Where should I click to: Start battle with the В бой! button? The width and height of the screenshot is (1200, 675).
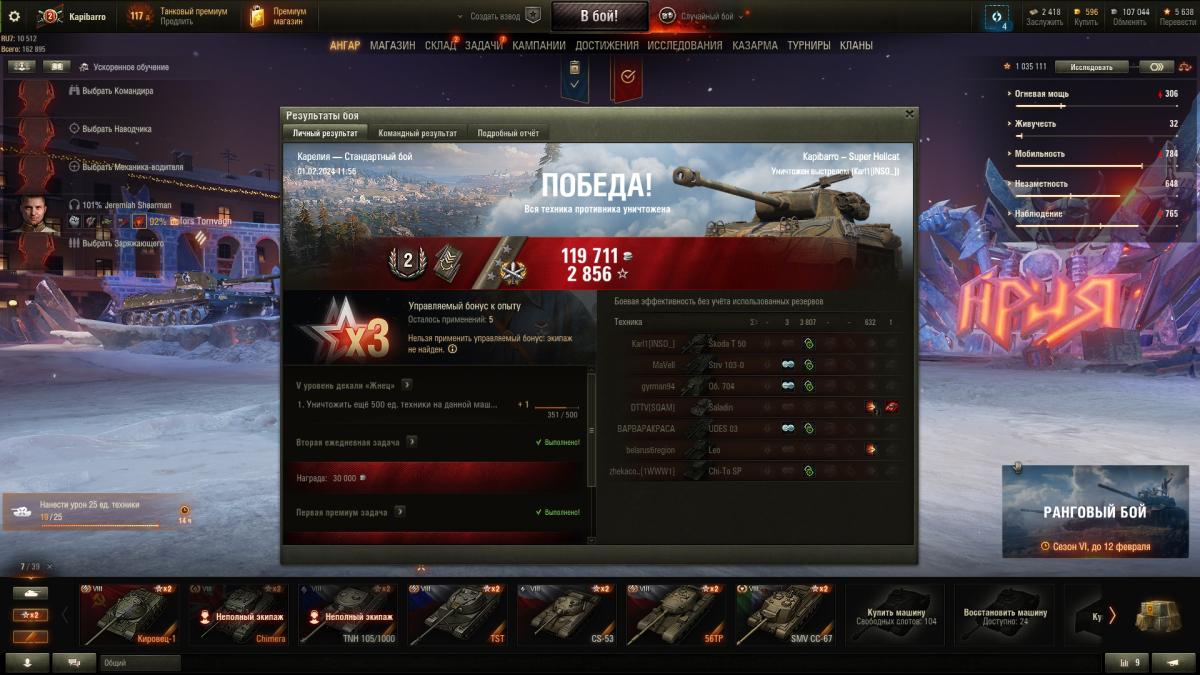(599, 16)
